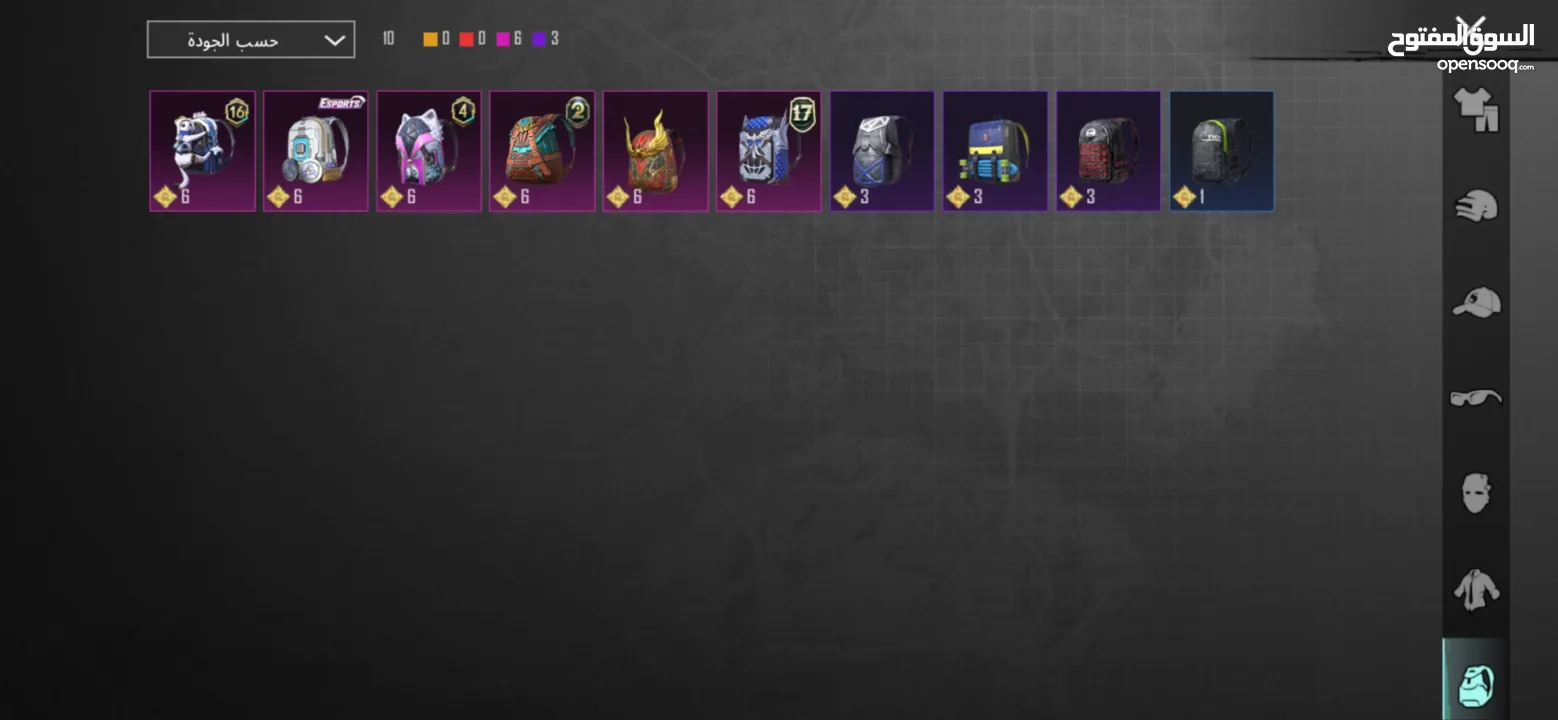This screenshot has height=720, width=1558.
Task: Pick the blue and yellow skateboard backpack
Action: (x=995, y=151)
